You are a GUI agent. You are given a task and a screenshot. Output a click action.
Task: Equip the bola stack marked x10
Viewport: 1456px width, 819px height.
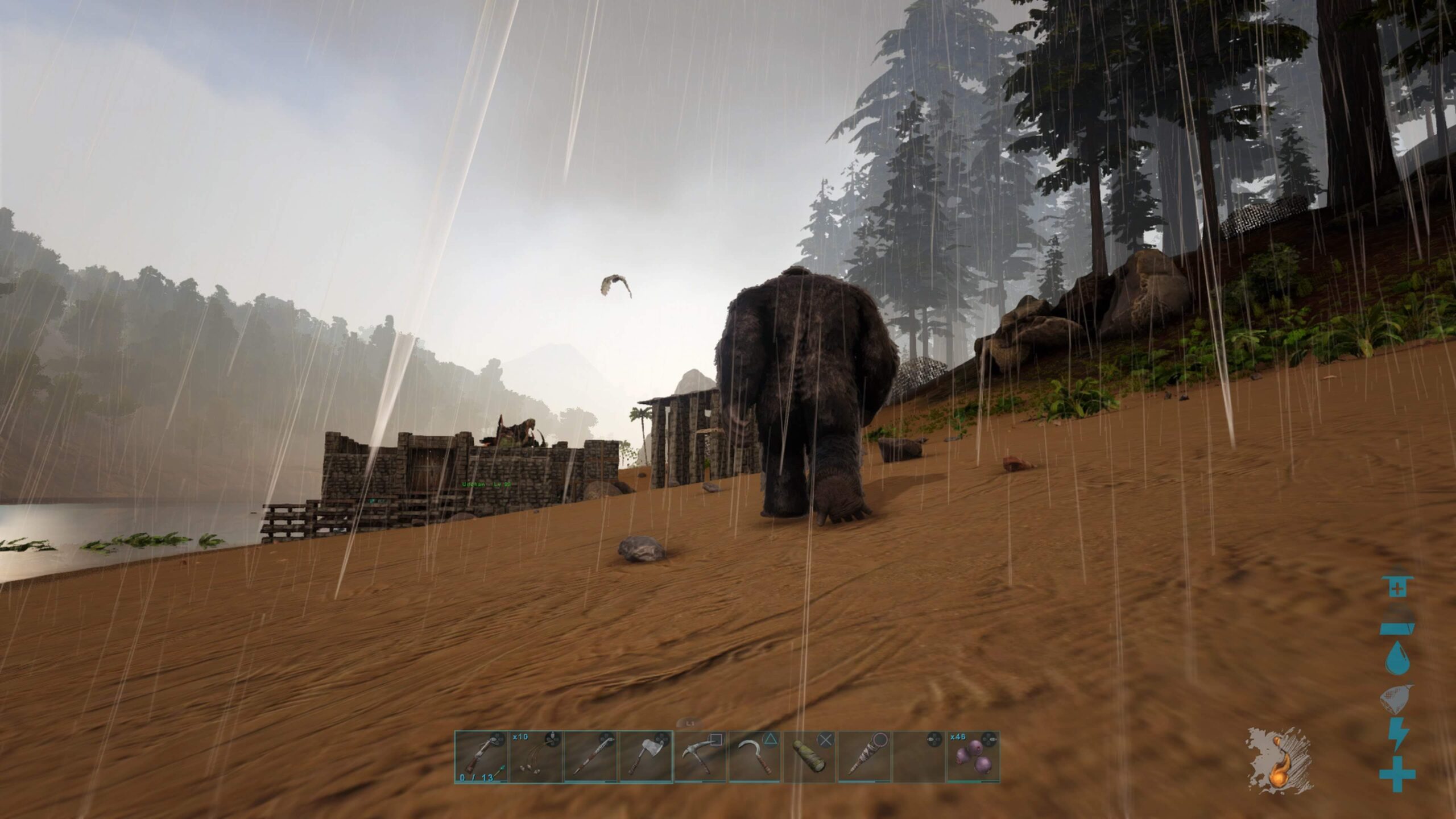[535, 756]
